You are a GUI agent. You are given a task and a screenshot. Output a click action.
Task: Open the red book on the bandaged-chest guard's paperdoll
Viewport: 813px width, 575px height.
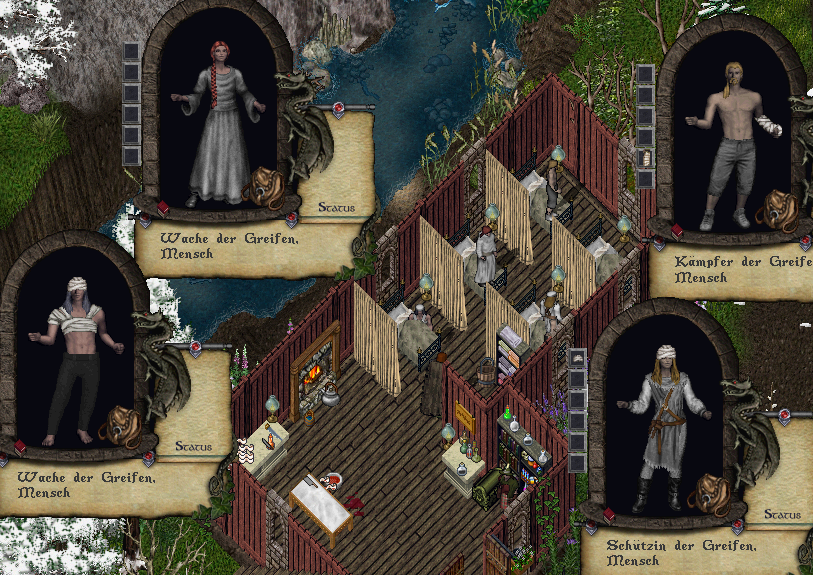pyautogui.click(x=21, y=447)
